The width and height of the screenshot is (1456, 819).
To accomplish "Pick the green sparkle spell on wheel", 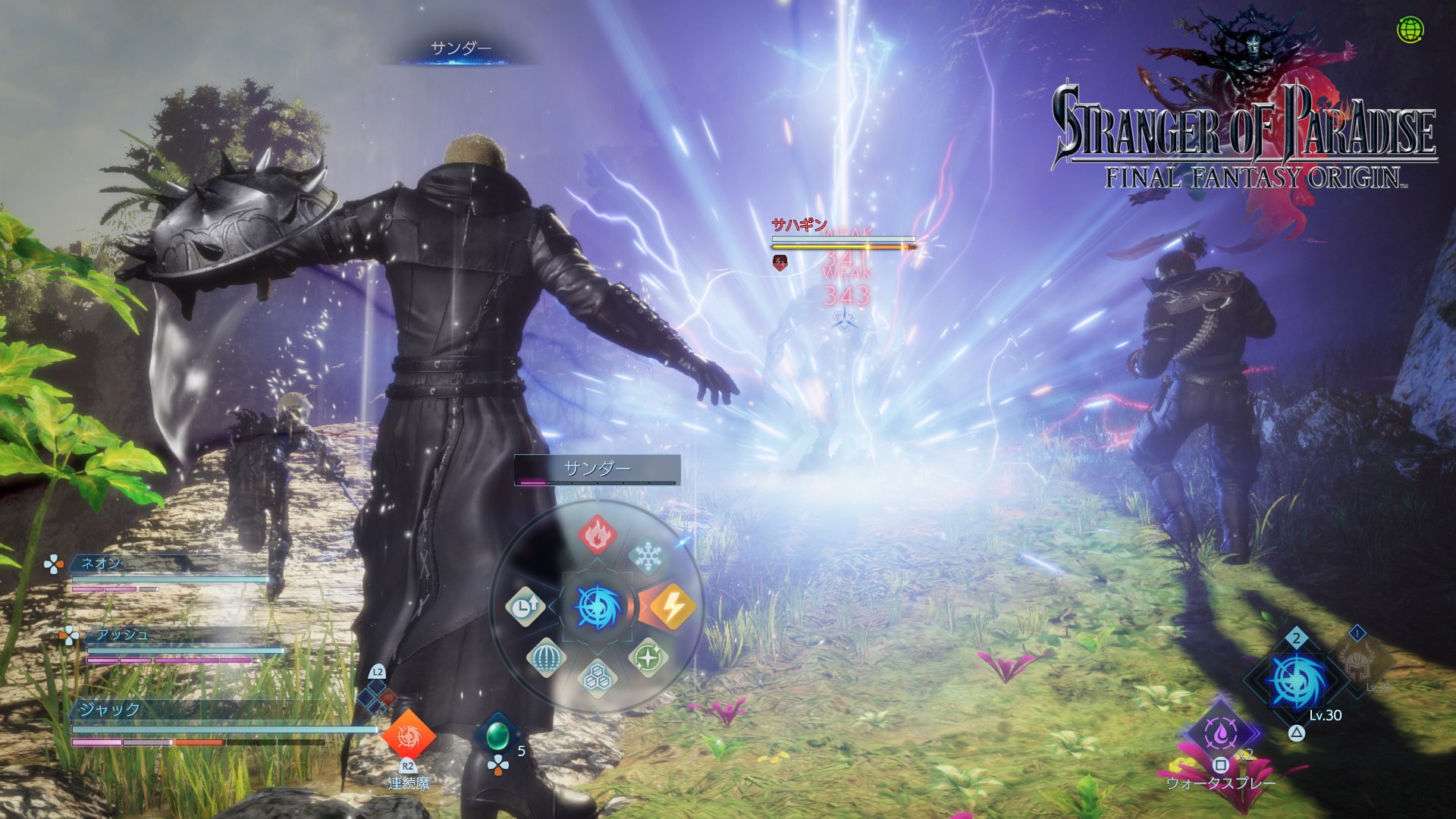I will click(x=648, y=657).
